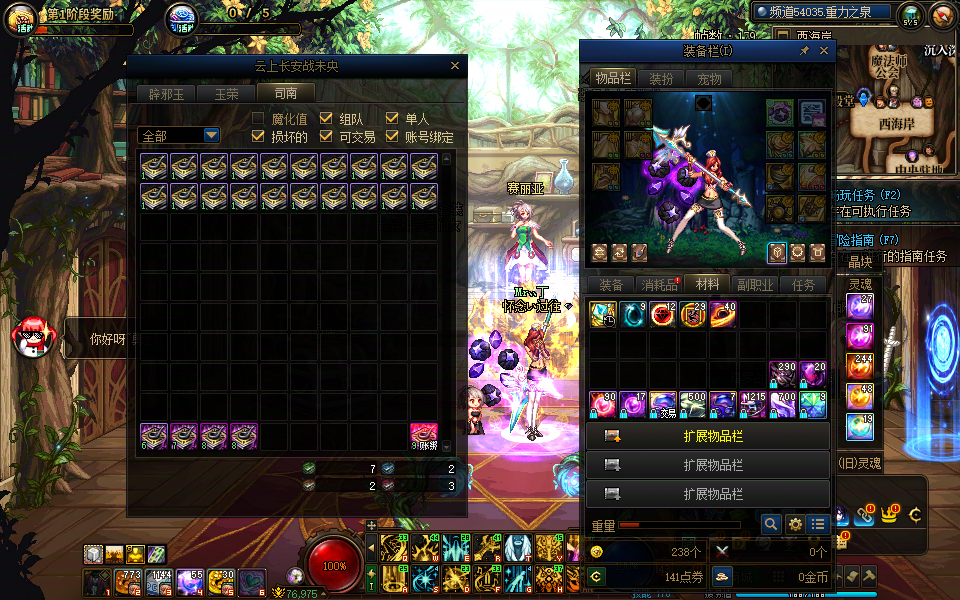This screenshot has height=600, width=960.
Task: Switch to the 玉荣 tab
Action: click(226, 94)
